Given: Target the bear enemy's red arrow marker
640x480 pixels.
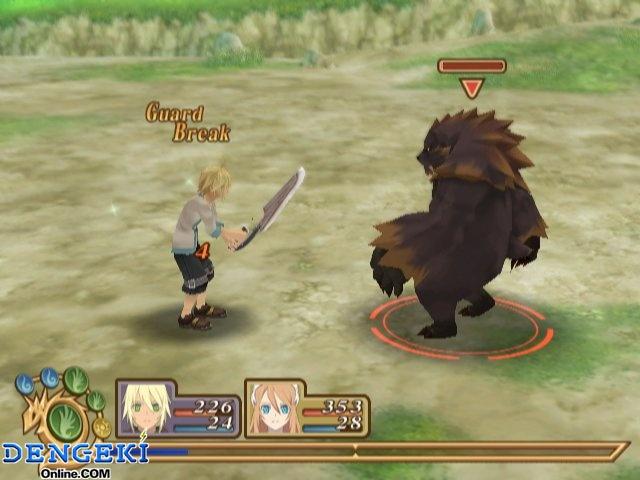Looking at the screenshot, I should [472, 88].
